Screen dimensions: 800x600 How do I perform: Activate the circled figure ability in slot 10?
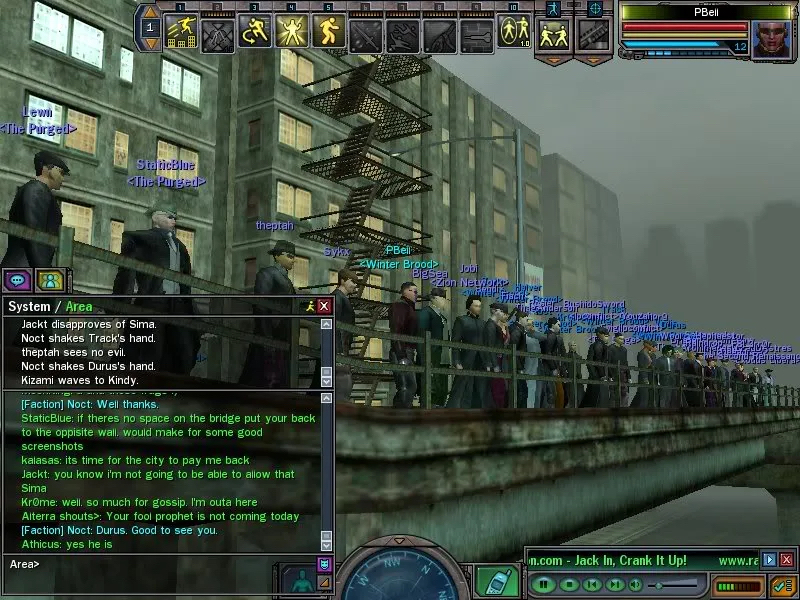513,33
